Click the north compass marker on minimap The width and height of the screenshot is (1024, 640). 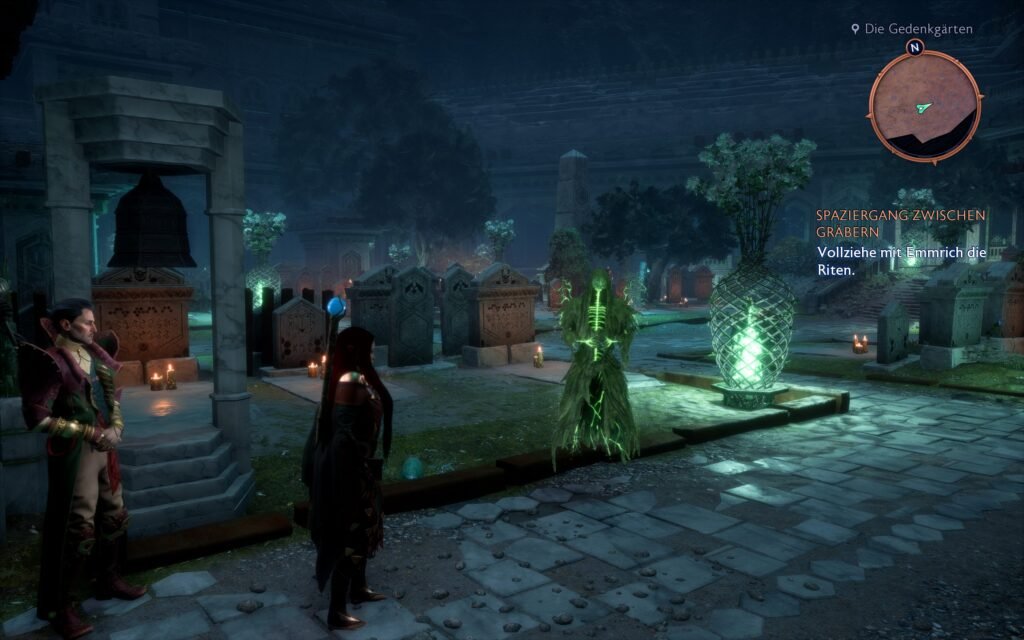tap(914, 47)
